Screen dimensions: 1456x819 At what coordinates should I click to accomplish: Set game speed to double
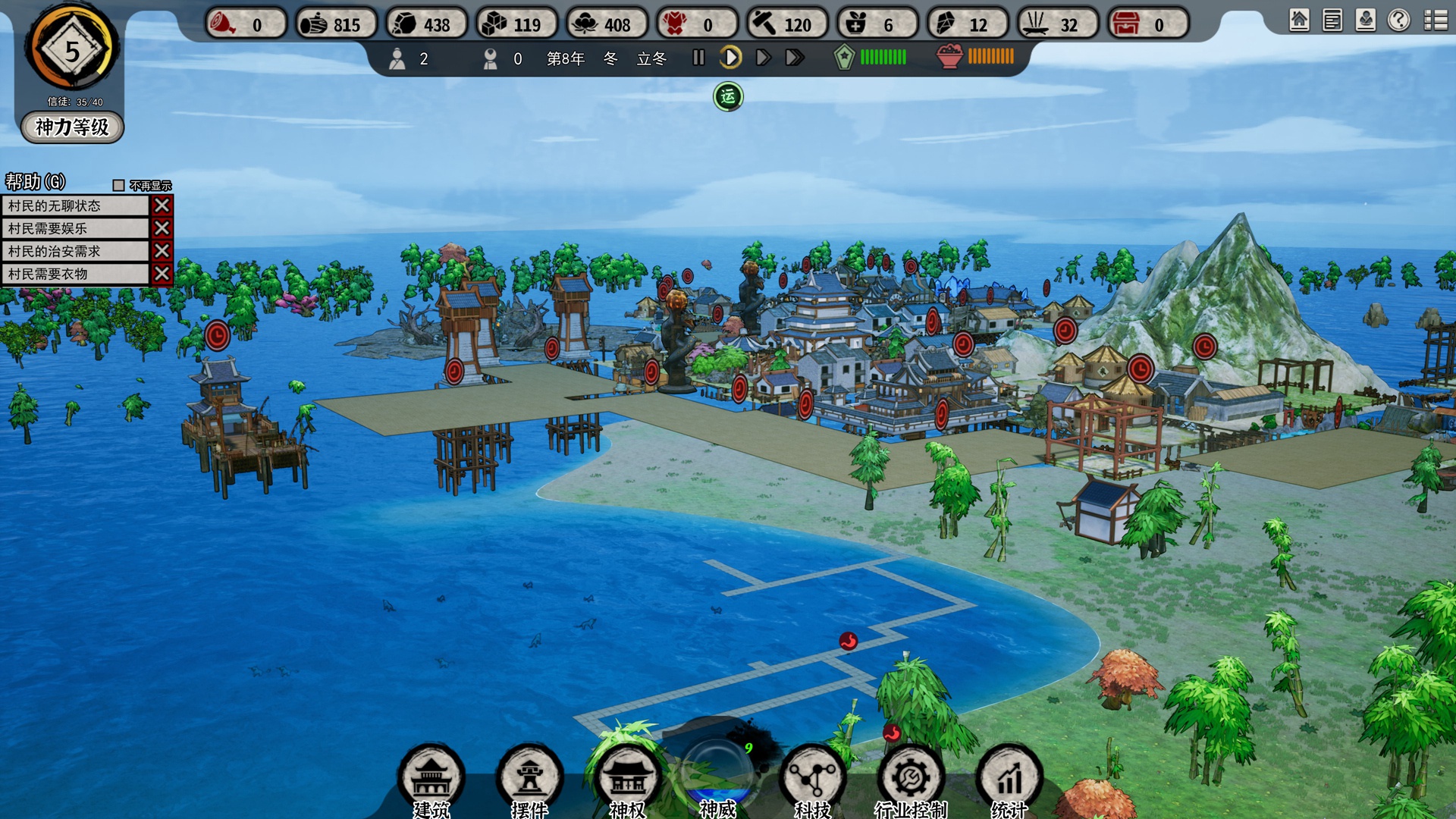763,58
